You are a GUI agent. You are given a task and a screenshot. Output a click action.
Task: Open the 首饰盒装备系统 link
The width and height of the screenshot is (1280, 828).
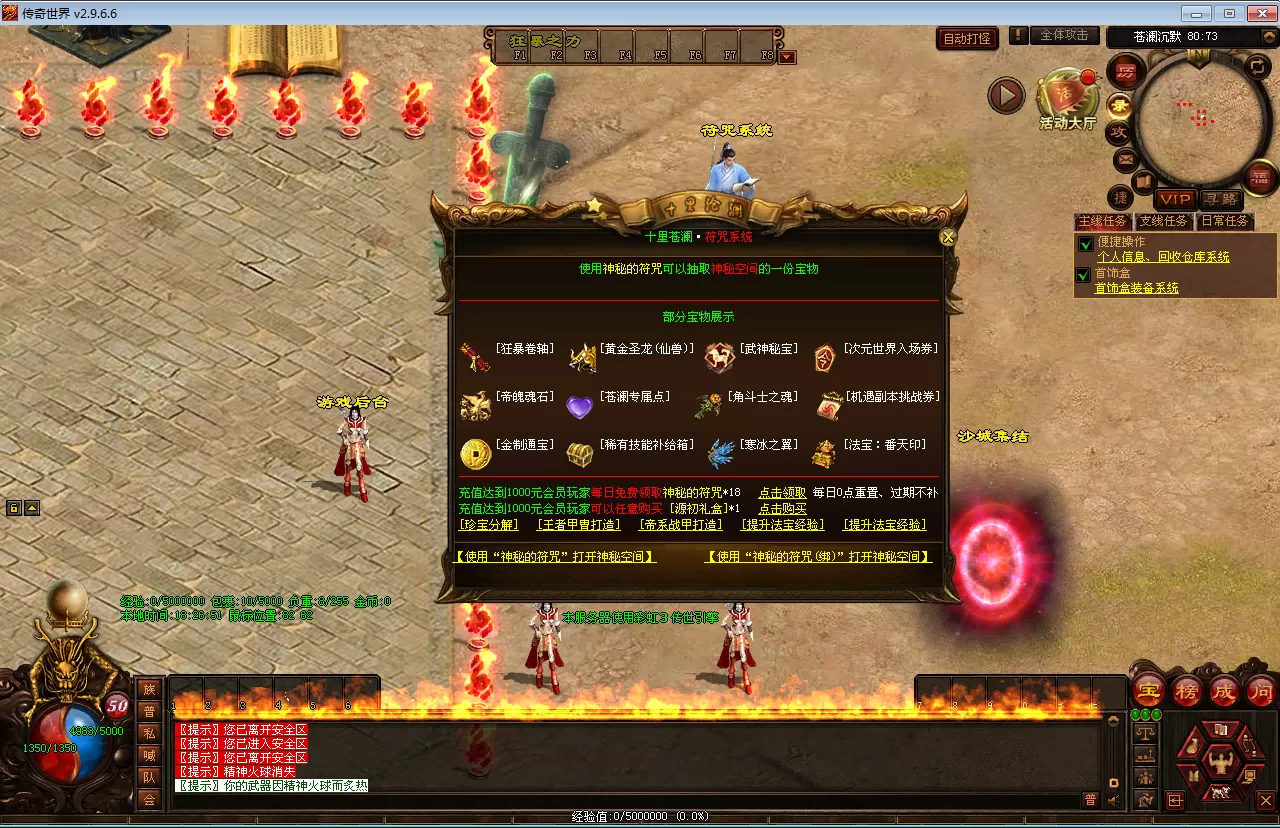[1136, 288]
